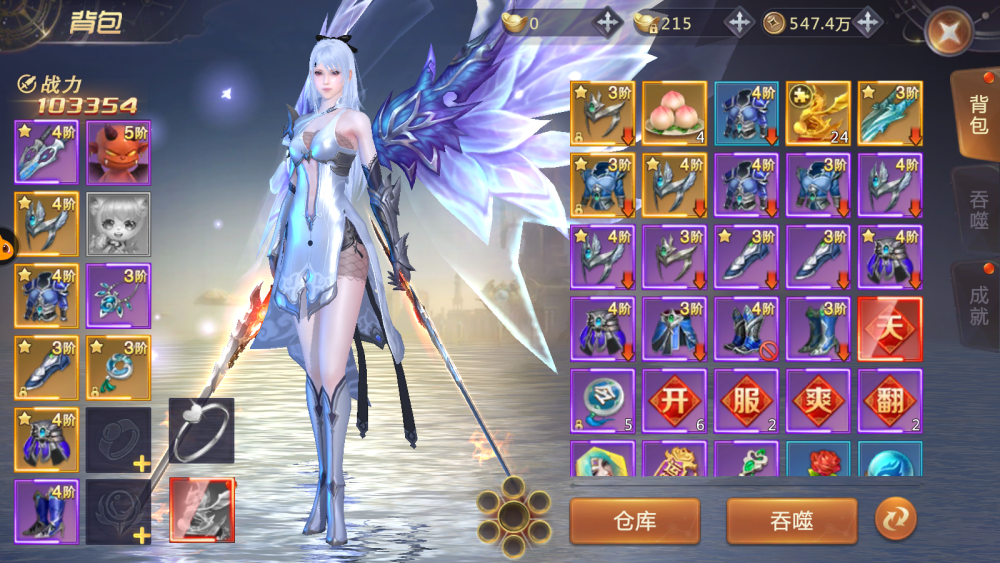
Task: Open the 仓库 warehouse
Action: (x=634, y=520)
